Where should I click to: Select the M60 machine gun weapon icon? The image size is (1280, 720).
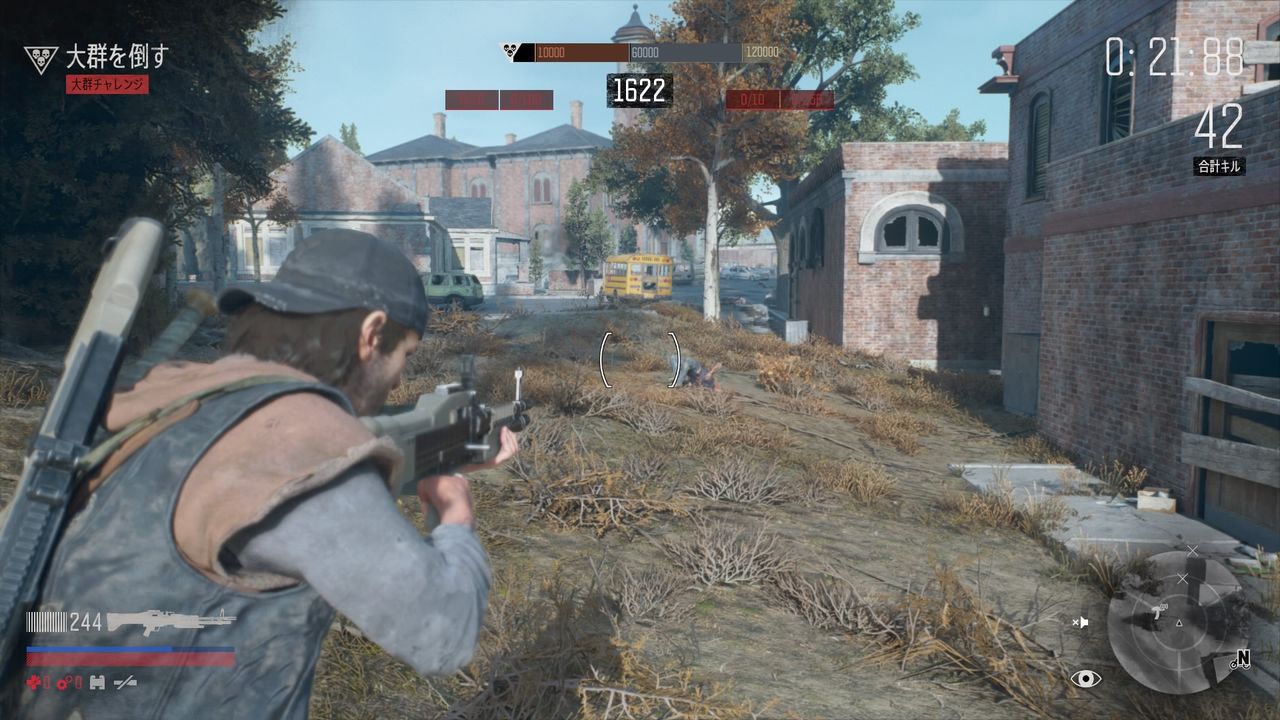click(x=172, y=622)
